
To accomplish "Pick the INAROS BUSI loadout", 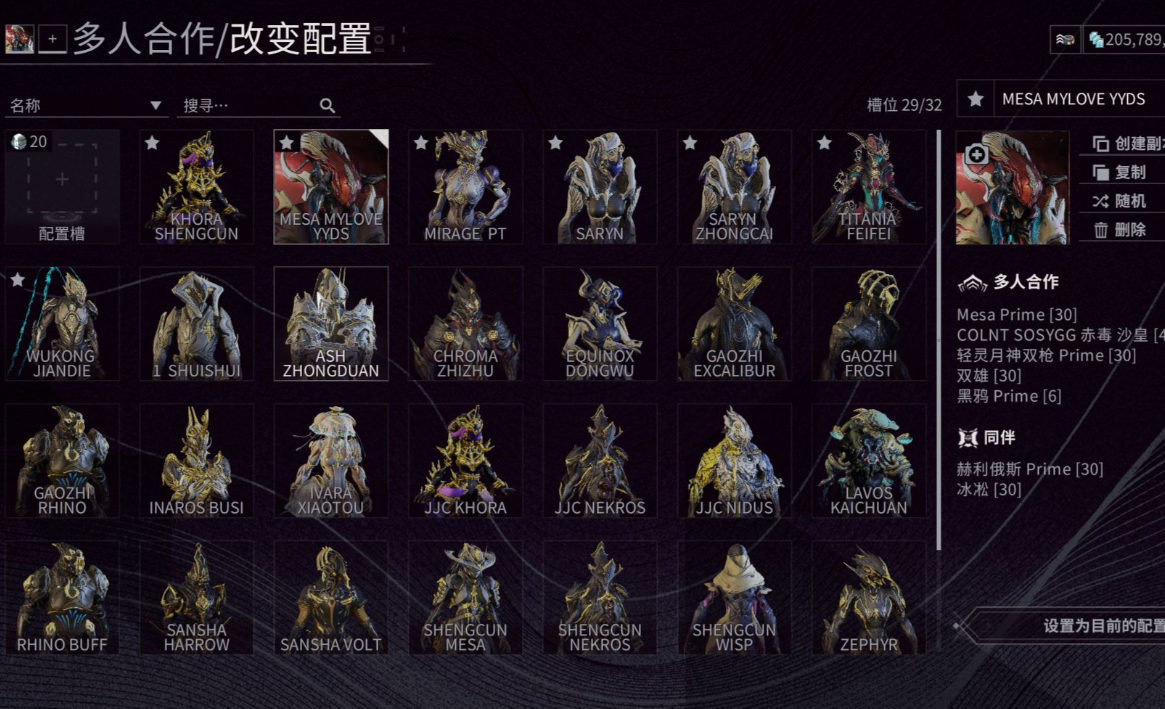I will pyautogui.click(x=196, y=461).
